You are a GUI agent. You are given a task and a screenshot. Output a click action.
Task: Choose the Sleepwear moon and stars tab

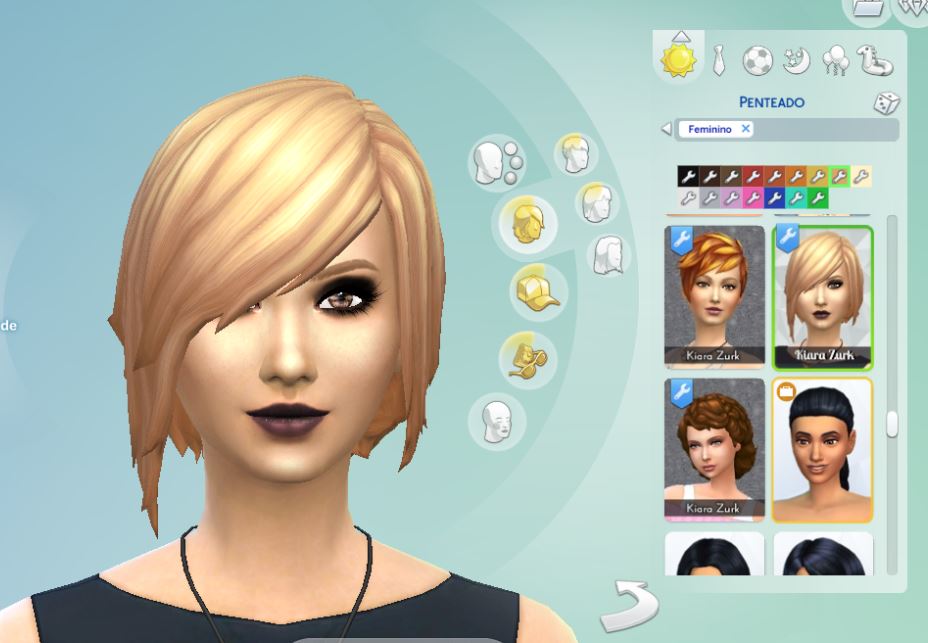coord(796,61)
